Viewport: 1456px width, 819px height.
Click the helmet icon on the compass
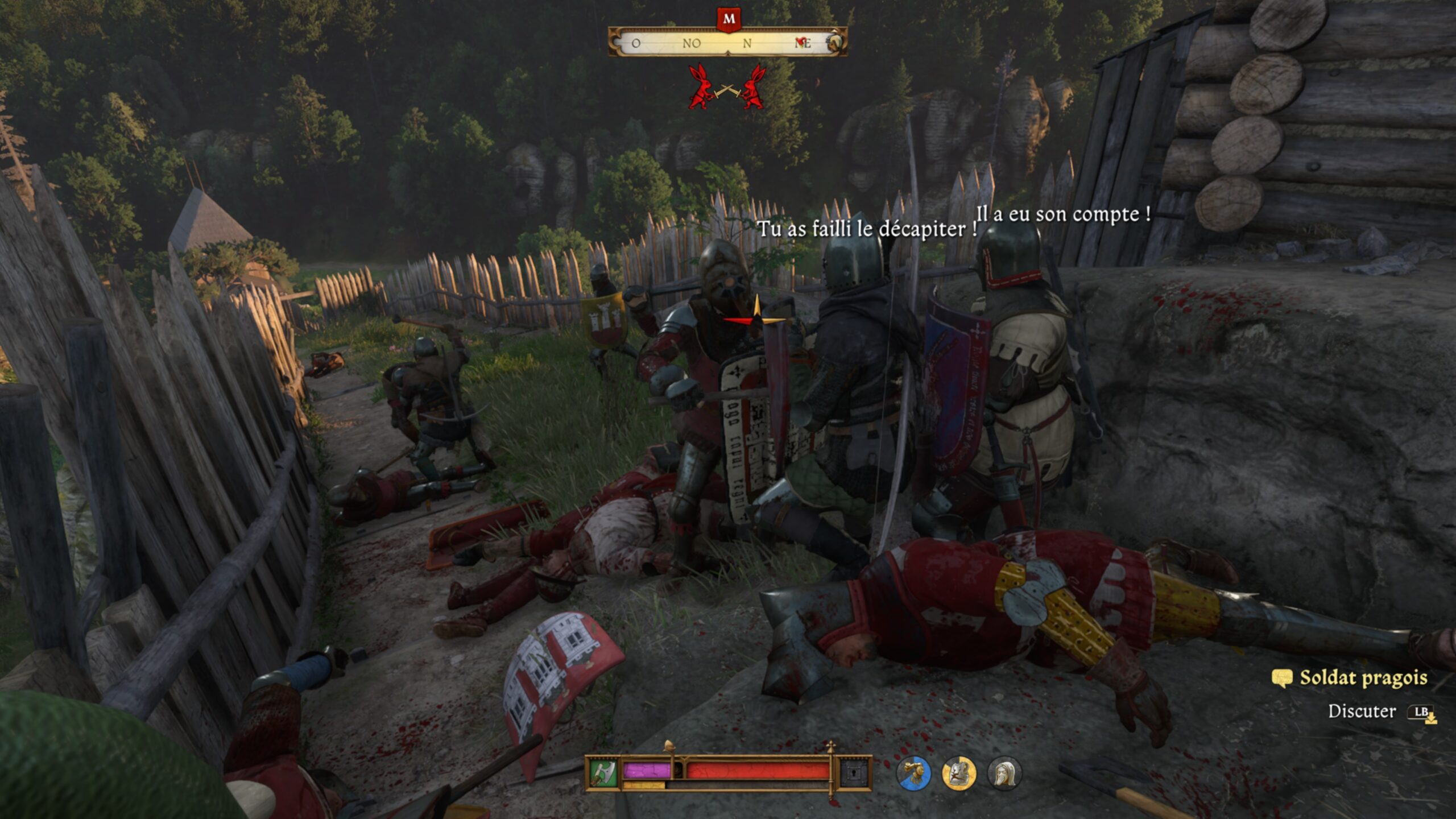(x=834, y=43)
